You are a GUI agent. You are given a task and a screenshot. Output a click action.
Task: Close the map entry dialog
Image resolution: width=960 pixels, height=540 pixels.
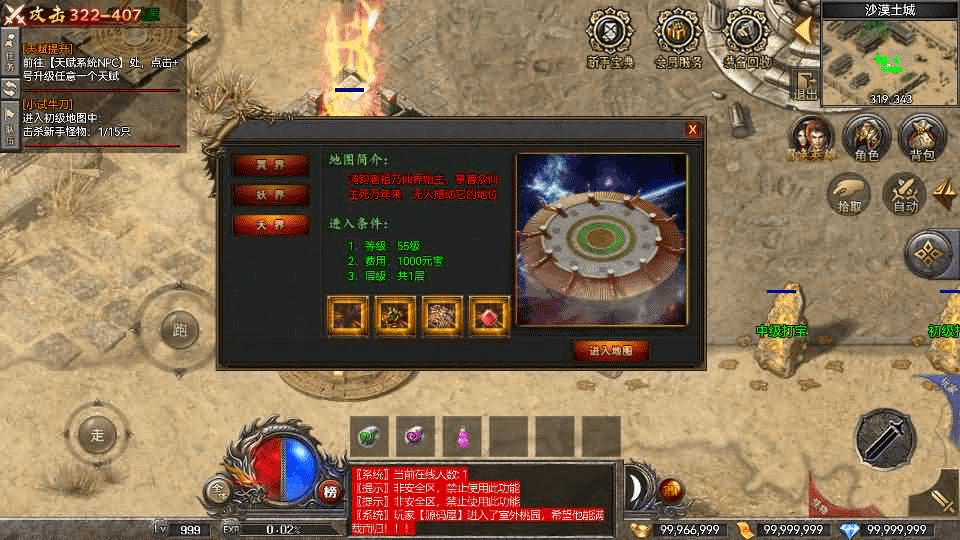[692, 130]
